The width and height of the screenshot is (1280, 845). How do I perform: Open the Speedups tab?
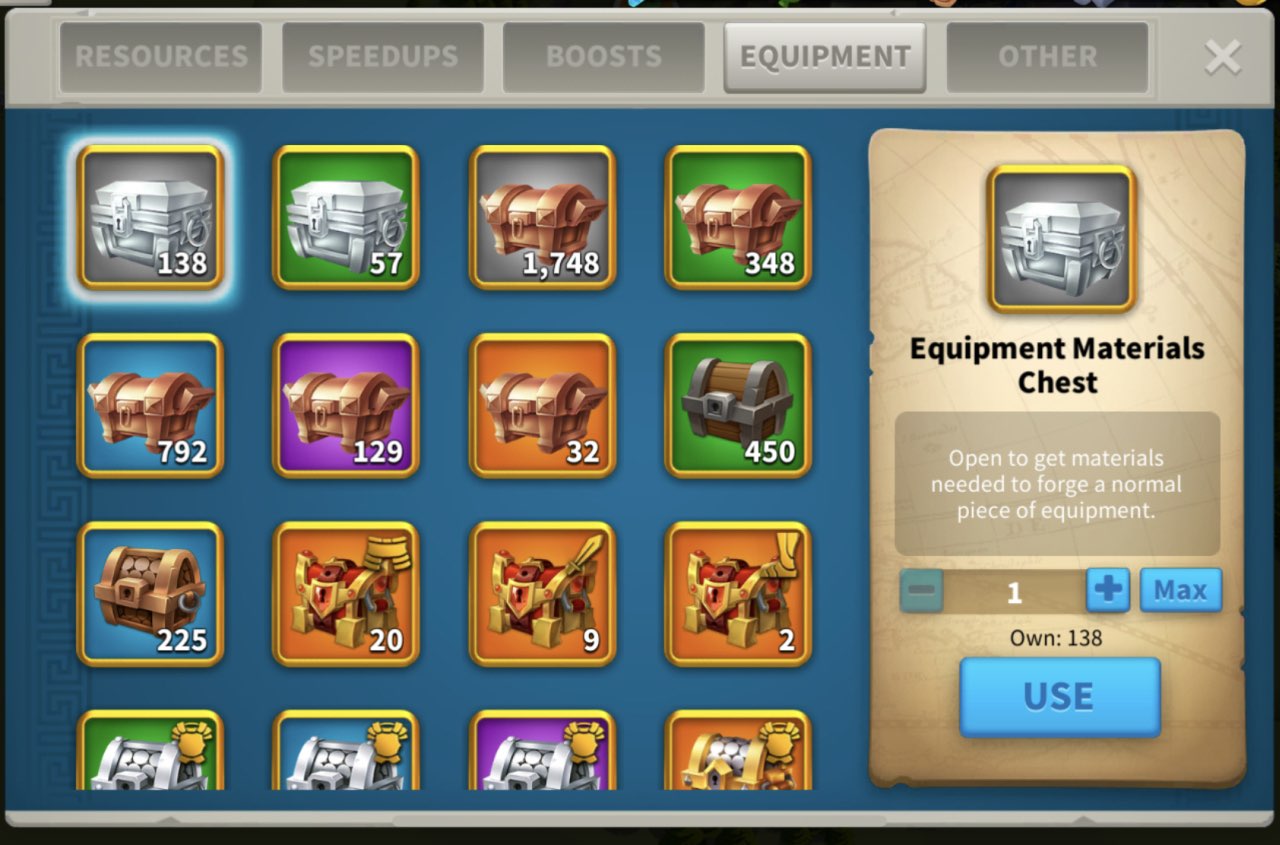click(x=383, y=57)
